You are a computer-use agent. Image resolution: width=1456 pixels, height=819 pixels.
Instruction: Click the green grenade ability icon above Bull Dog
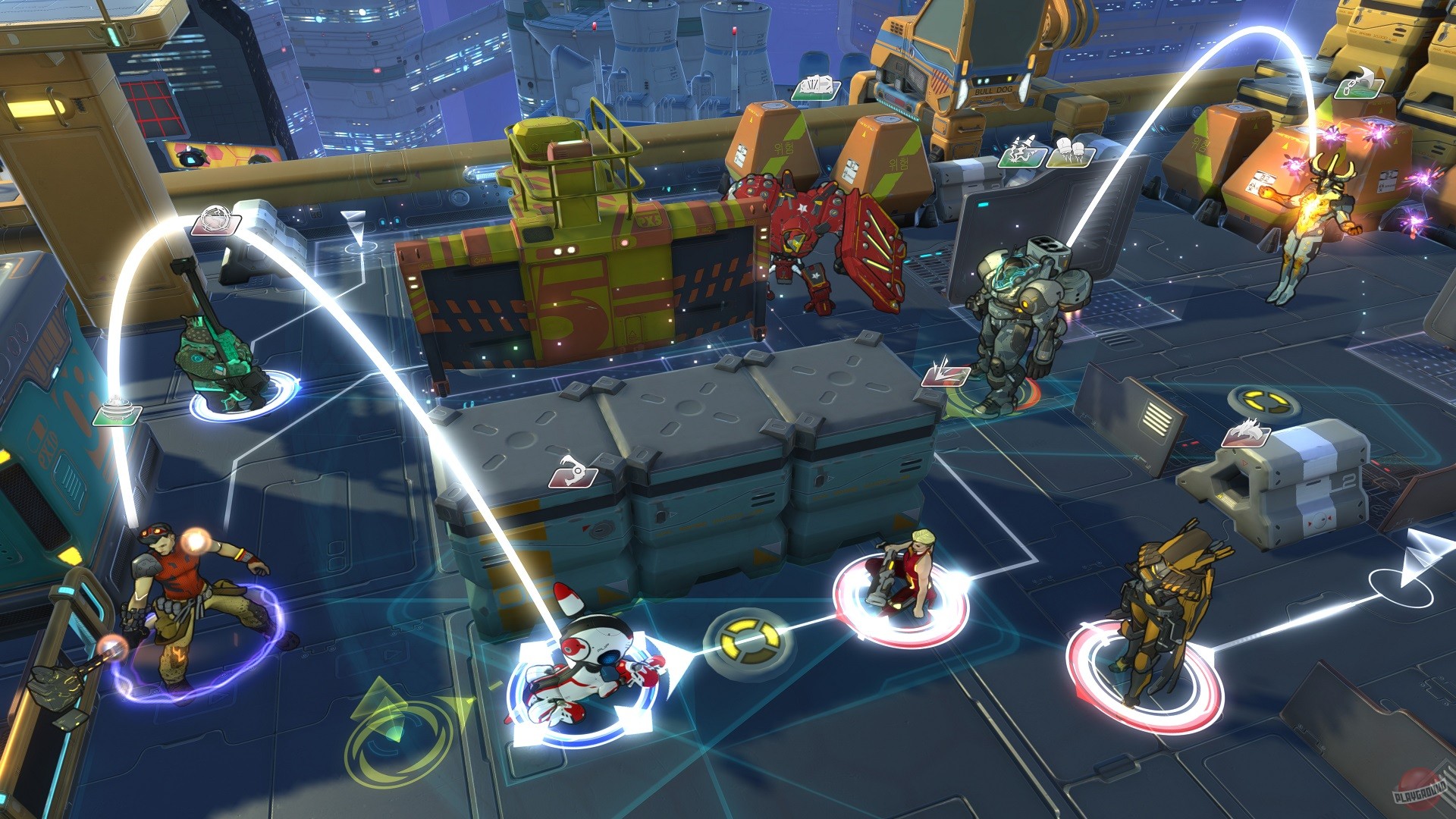816,89
